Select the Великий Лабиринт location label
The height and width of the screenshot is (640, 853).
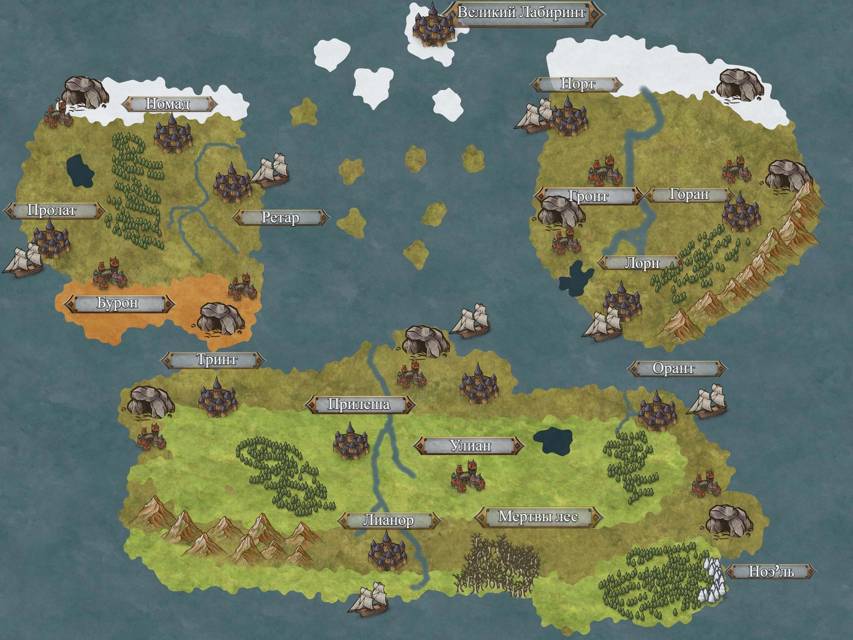(x=524, y=14)
